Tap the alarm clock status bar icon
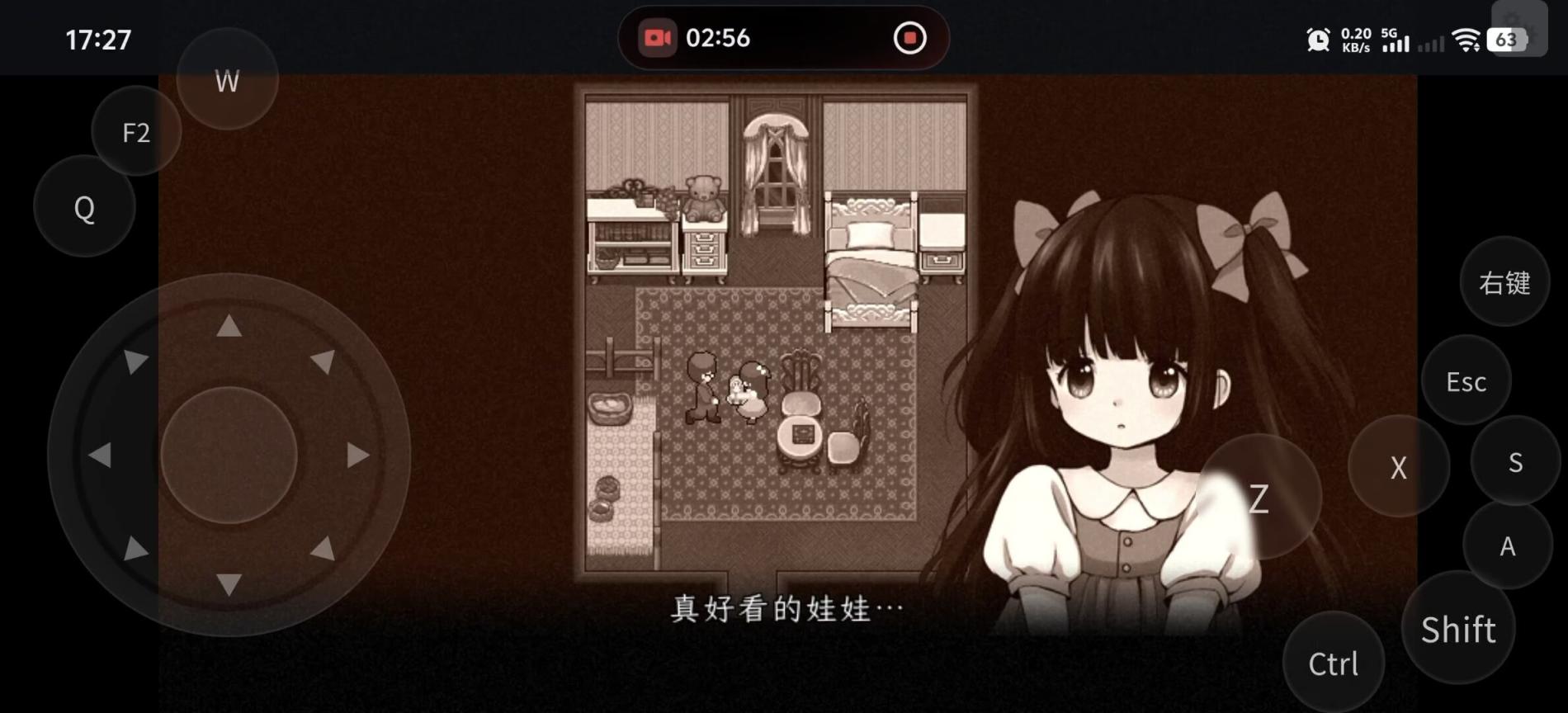The image size is (1568, 713). [1318, 38]
